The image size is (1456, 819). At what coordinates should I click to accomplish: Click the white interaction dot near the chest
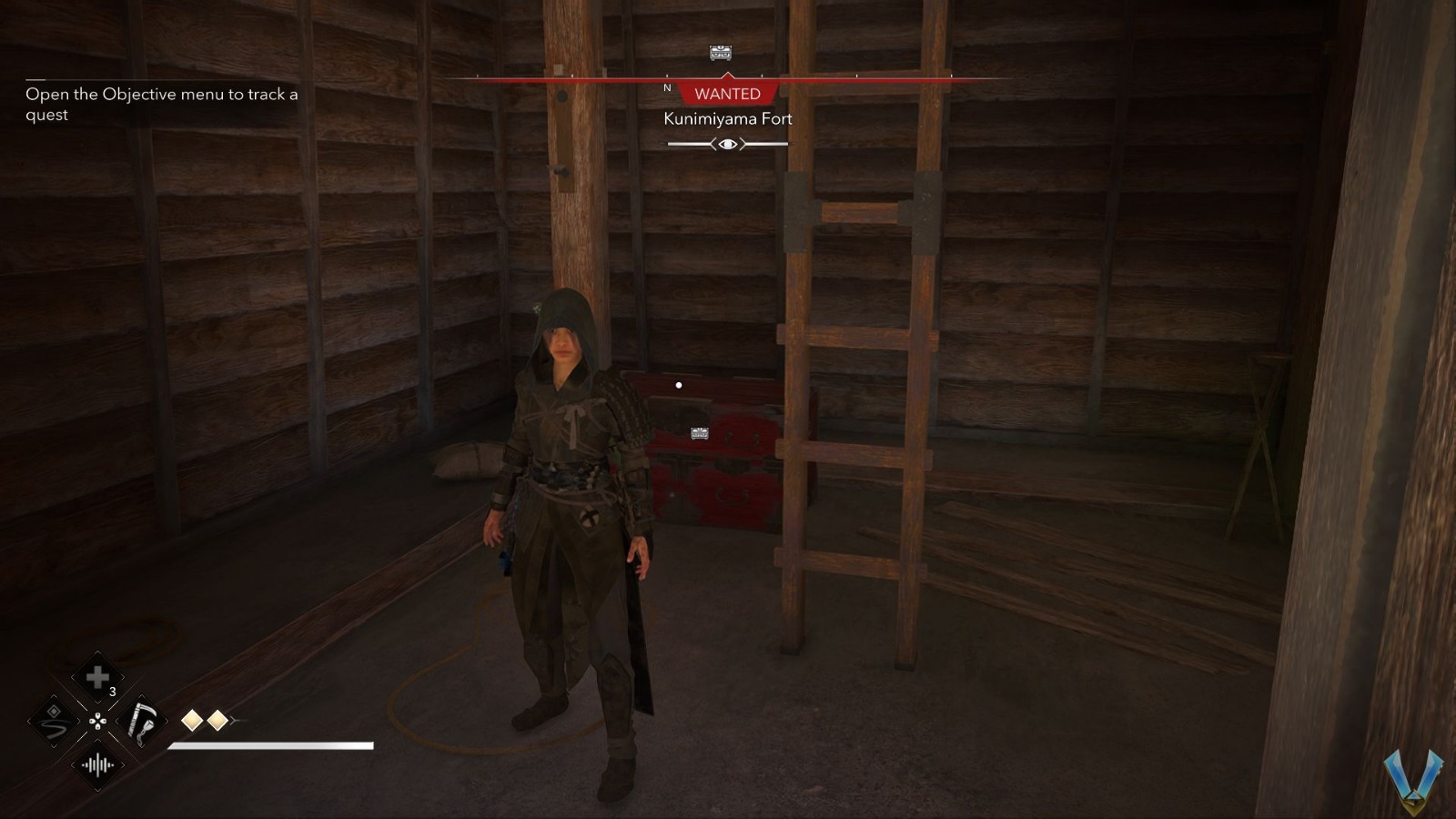pos(677,384)
